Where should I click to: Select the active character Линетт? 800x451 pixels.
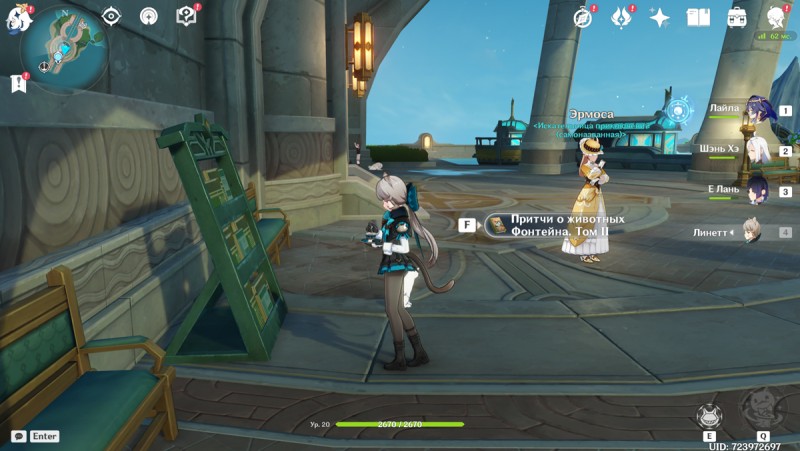tap(752, 232)
